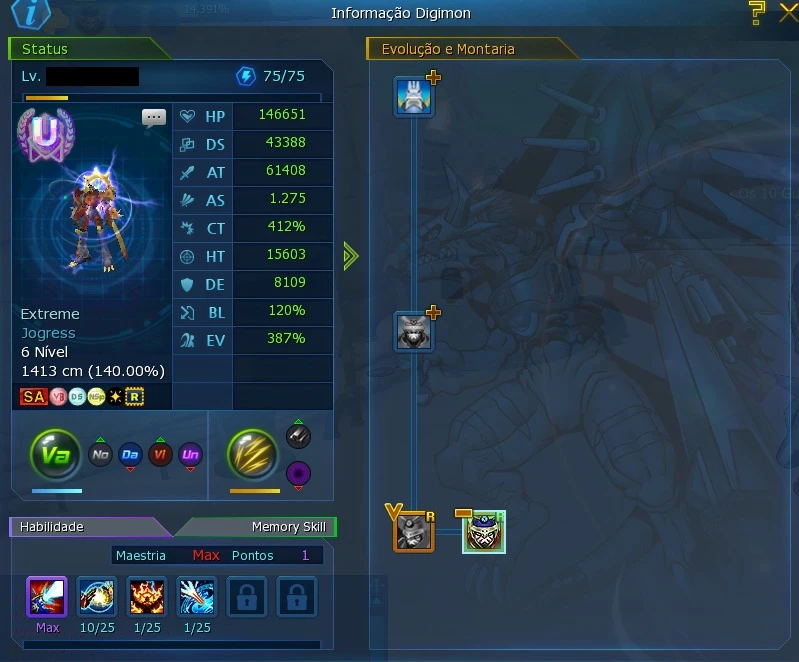Pick the blue water slash skill
799x662 pixels.
(x=196, y=596)
